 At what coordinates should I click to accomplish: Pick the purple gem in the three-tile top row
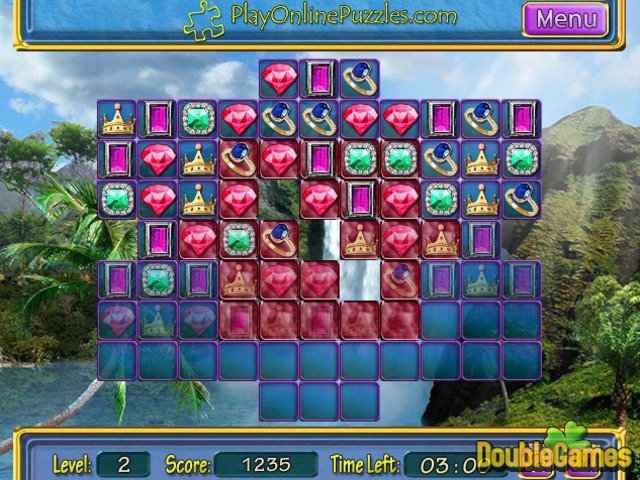[x=319, y=79]
